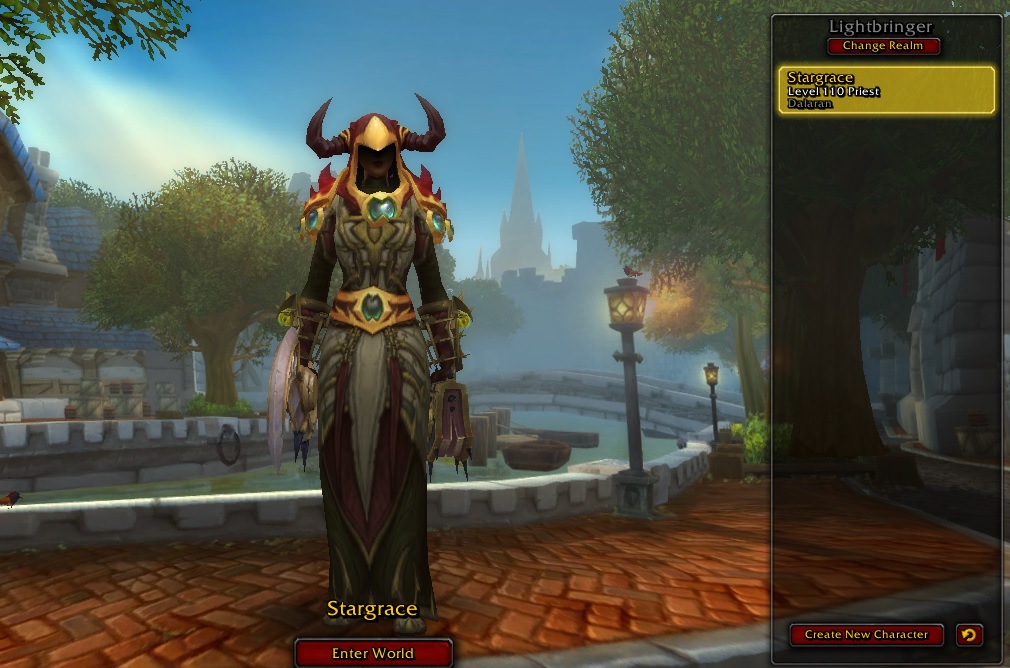Click the Enter World button
The image size is (1010, 668).
tap(373, 653)
